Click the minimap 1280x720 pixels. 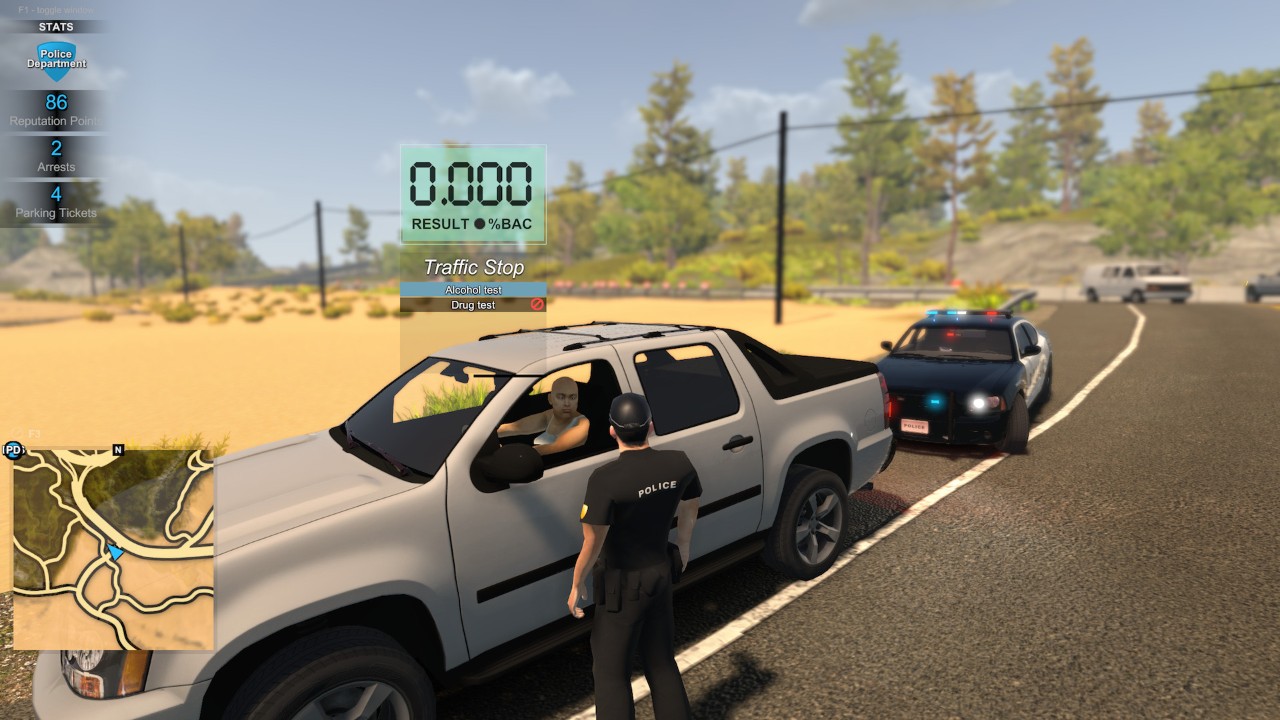(x=113, y=548)
